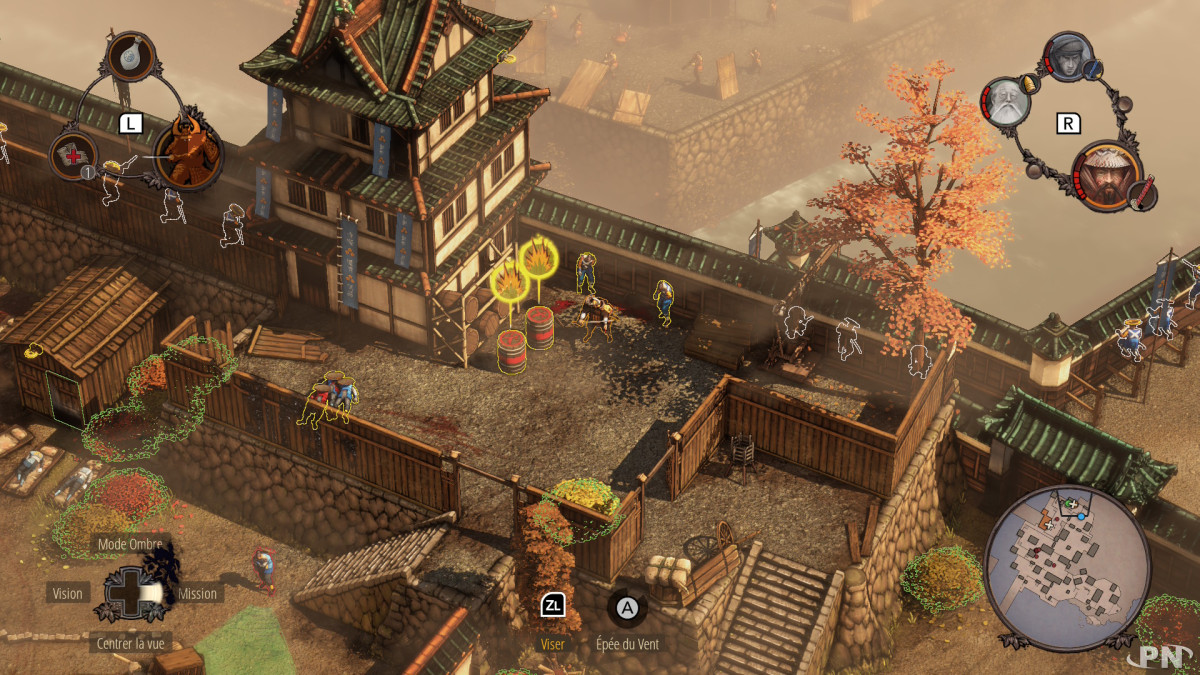1200x675 pixels.
Task: Activate the orange samurai sword ability
Action: [x=186, y=152]
